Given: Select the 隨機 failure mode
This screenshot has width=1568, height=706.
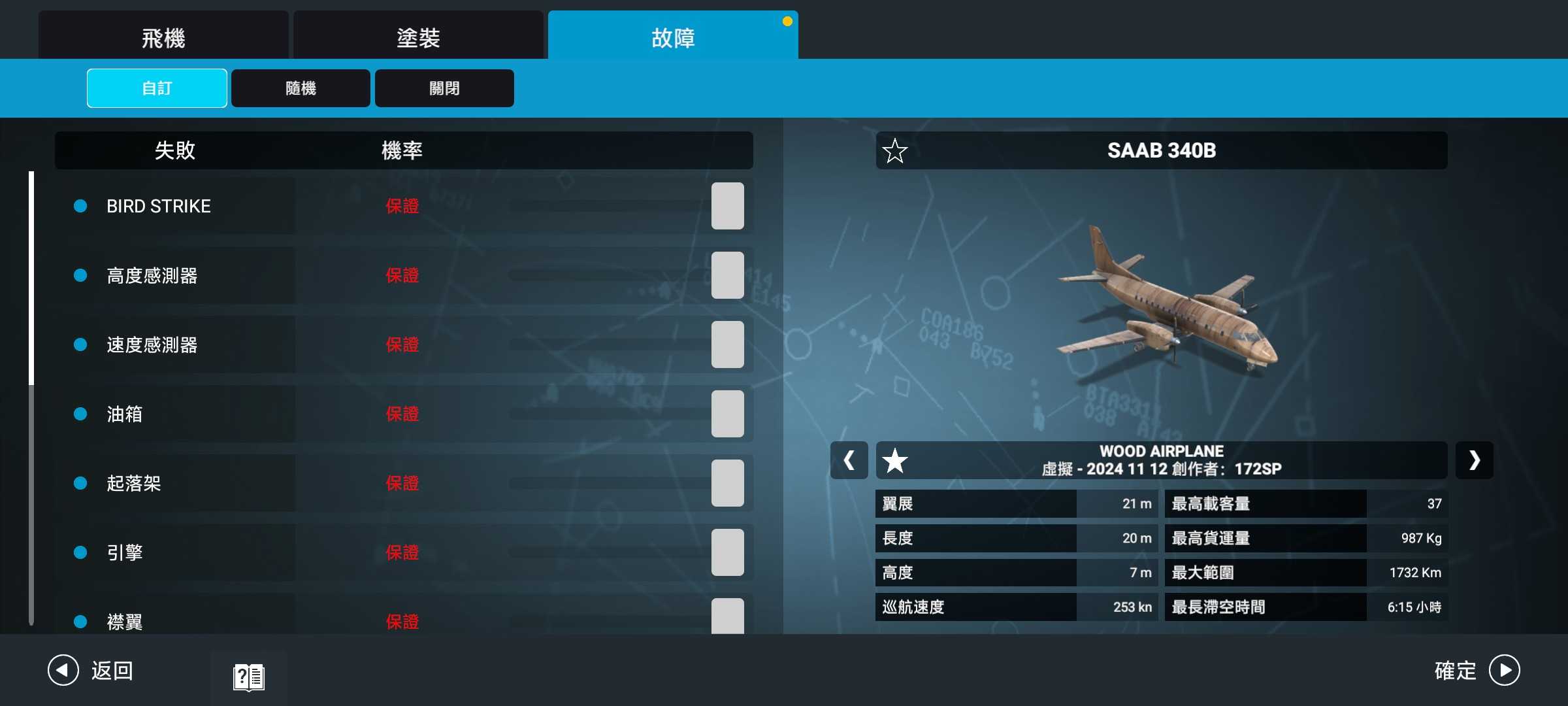Looking at the screenshot, I should point(301,88).
